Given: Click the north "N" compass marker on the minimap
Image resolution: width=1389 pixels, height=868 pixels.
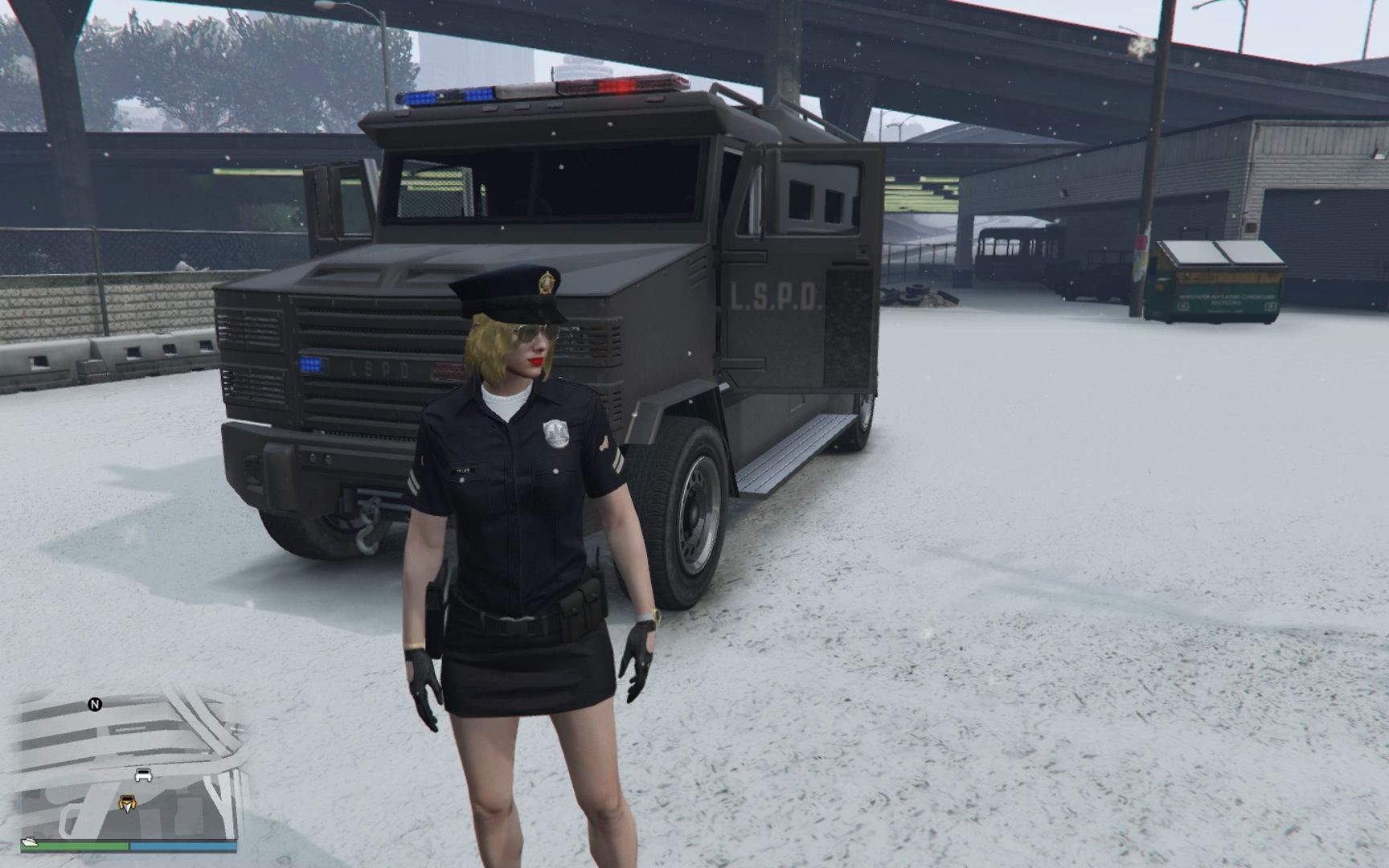Looking at the screenshot, I should coord(96,704).
